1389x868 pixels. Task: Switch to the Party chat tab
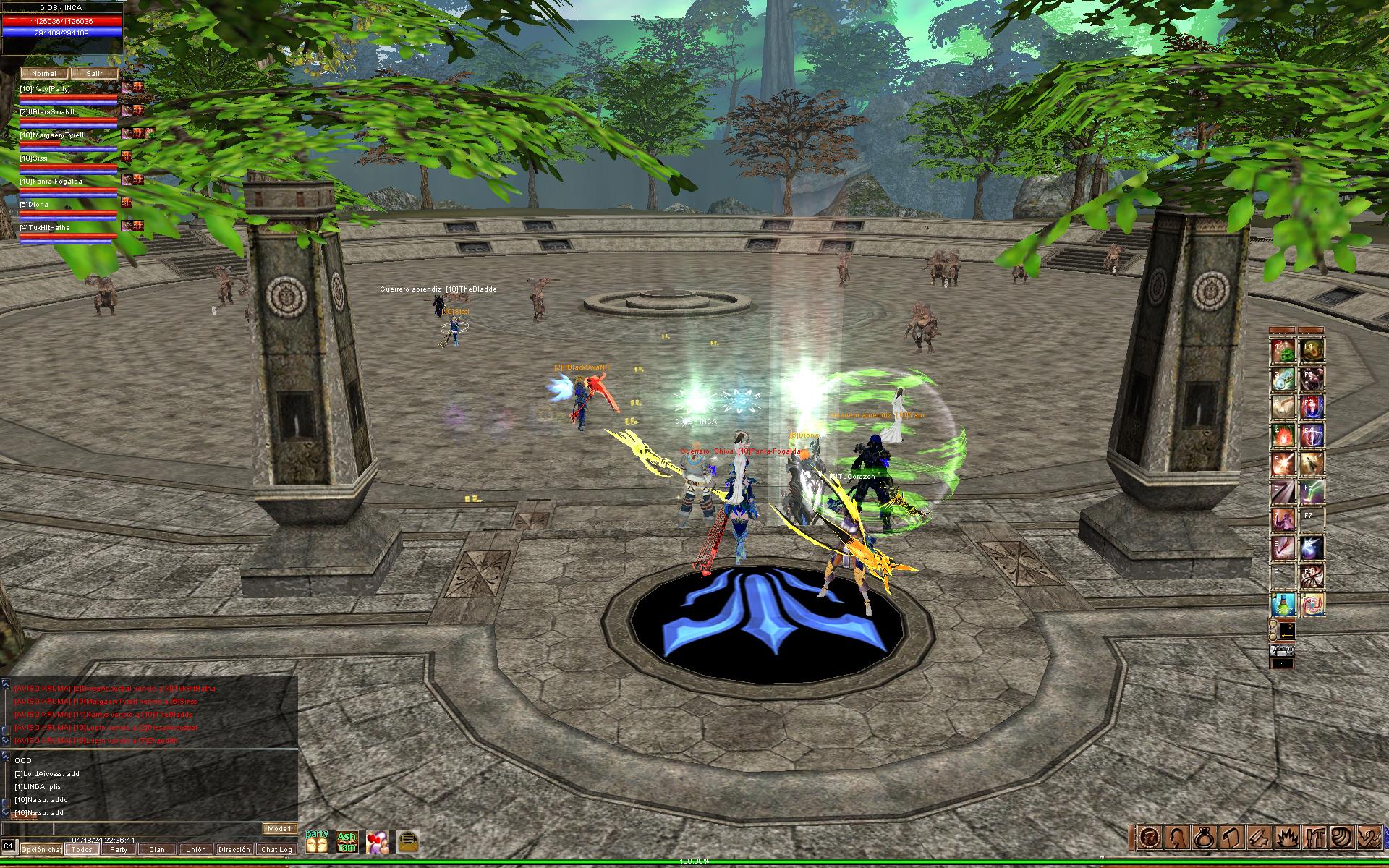(119, 849)
